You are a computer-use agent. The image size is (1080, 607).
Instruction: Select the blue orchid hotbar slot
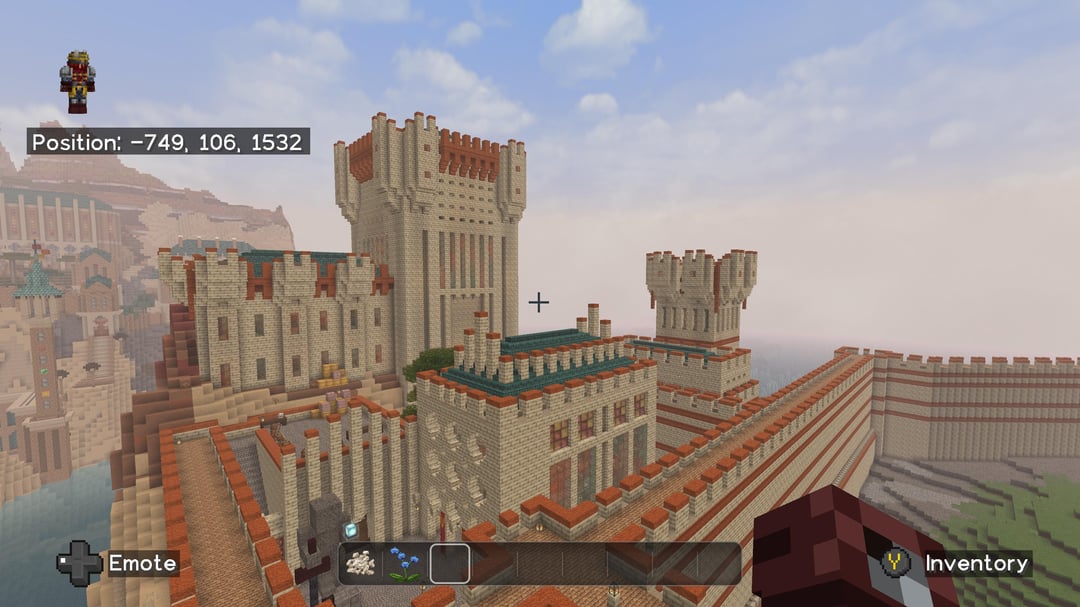(405, 564)
